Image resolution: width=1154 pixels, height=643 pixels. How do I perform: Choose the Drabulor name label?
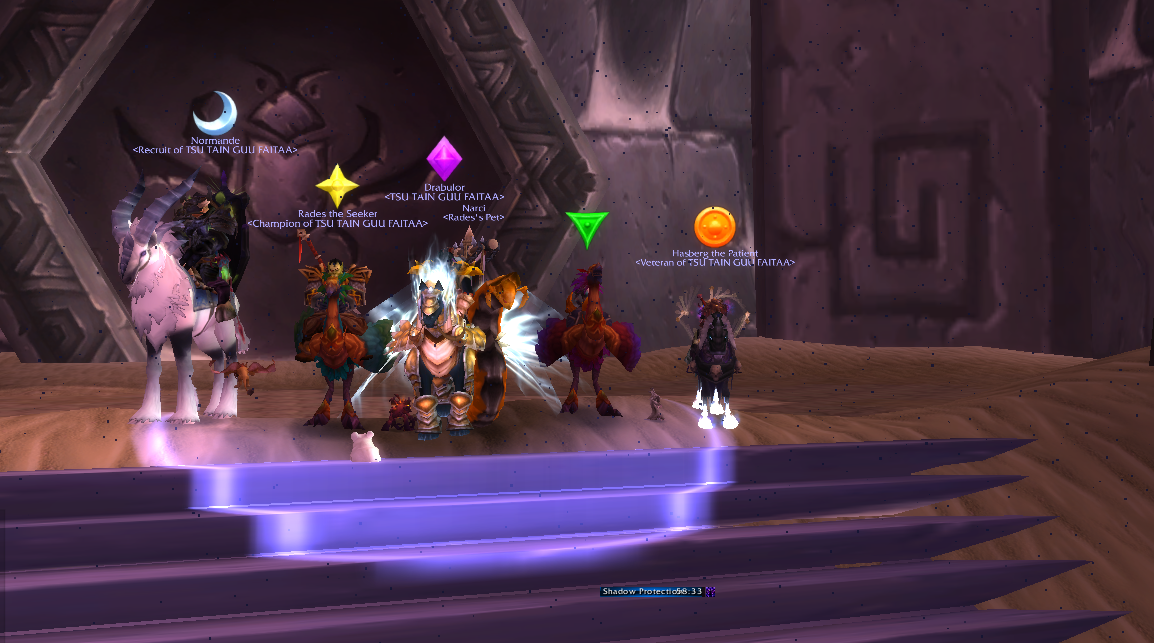[444, 188]
